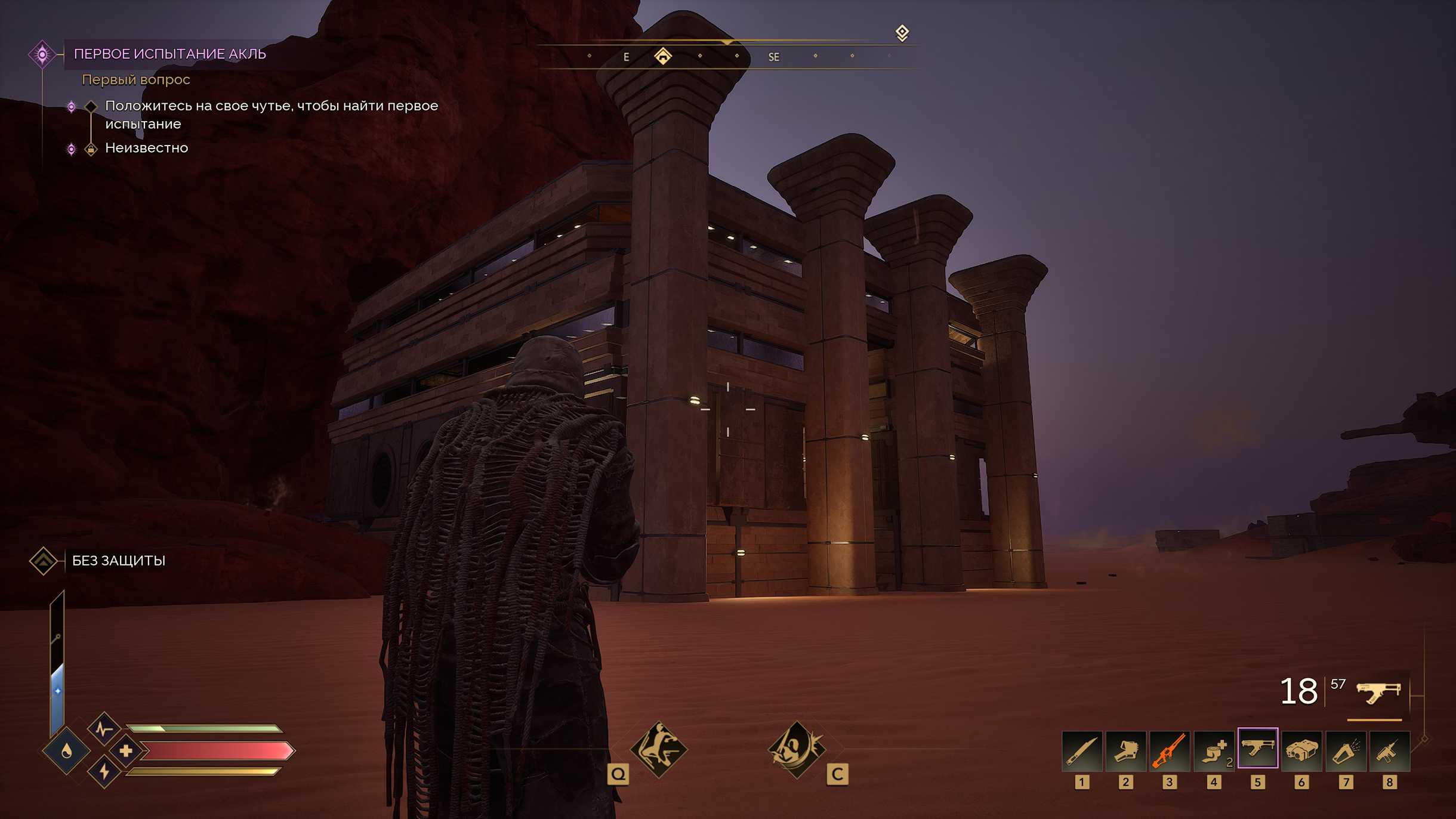Select the highlighted gun in slot 5
Screen dimensions: 1456x819
click(1257, 748)
